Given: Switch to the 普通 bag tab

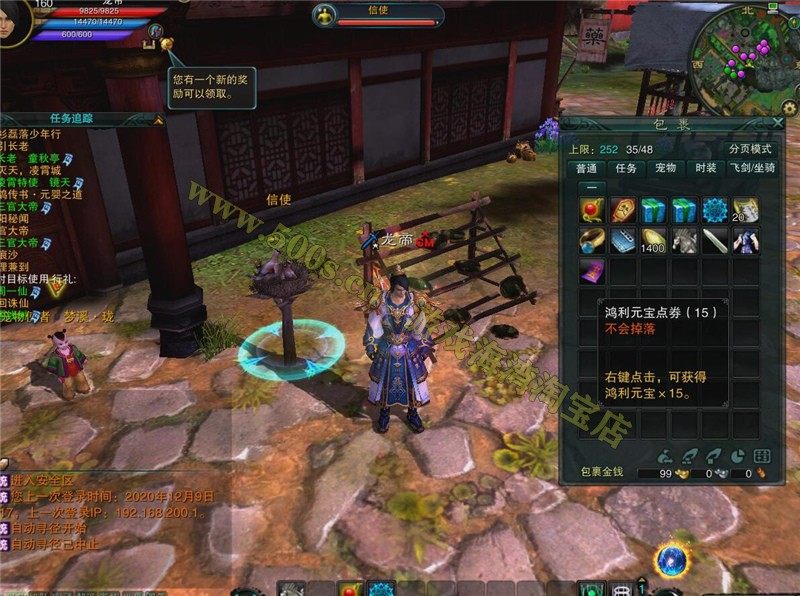Looking at the screenshot, I should (x=587, y=169).
